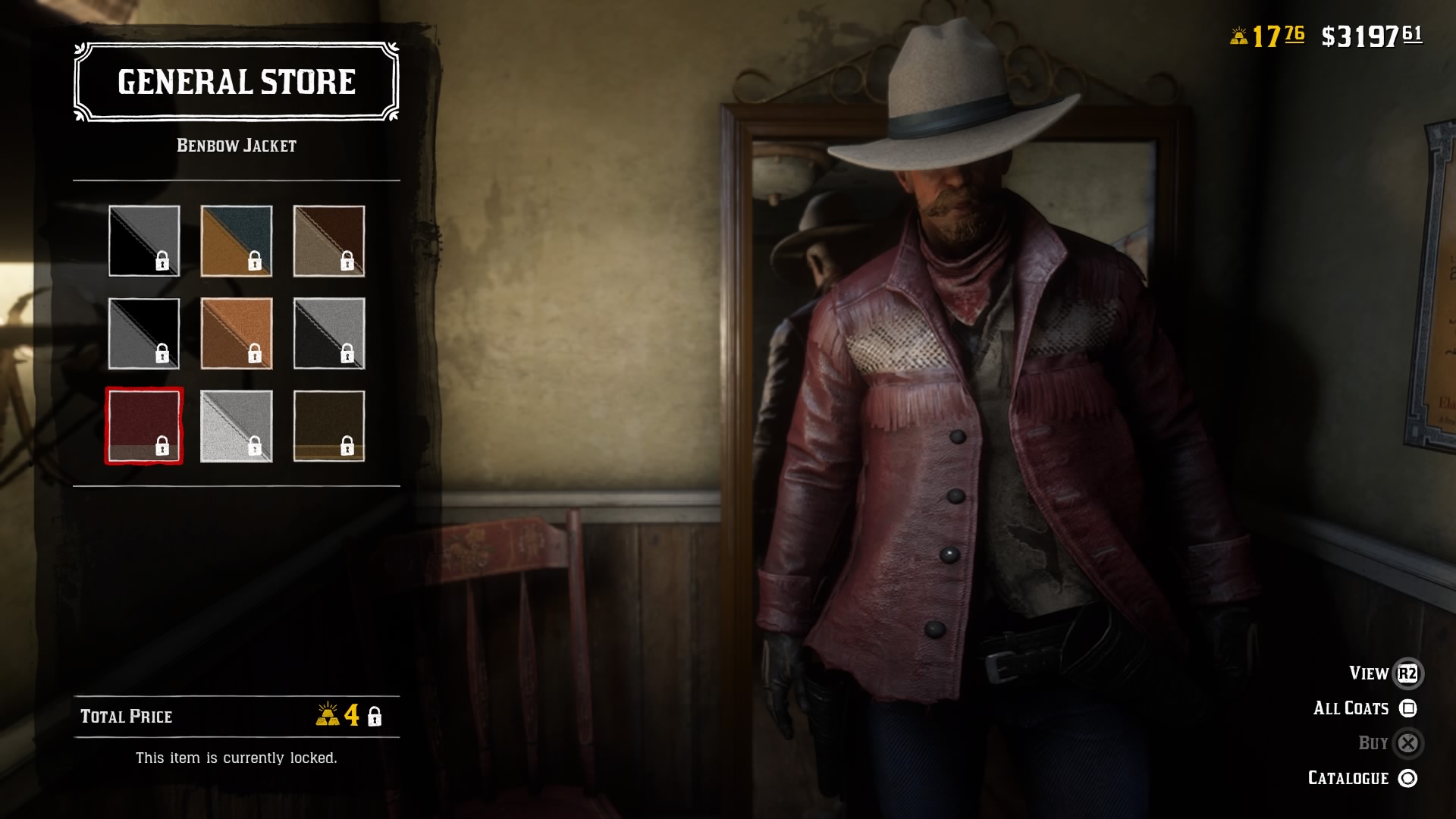Screen dimensions: 1456x819
Task: Pick the brown two-tone jacket swatch
Action: coord(329,241)
